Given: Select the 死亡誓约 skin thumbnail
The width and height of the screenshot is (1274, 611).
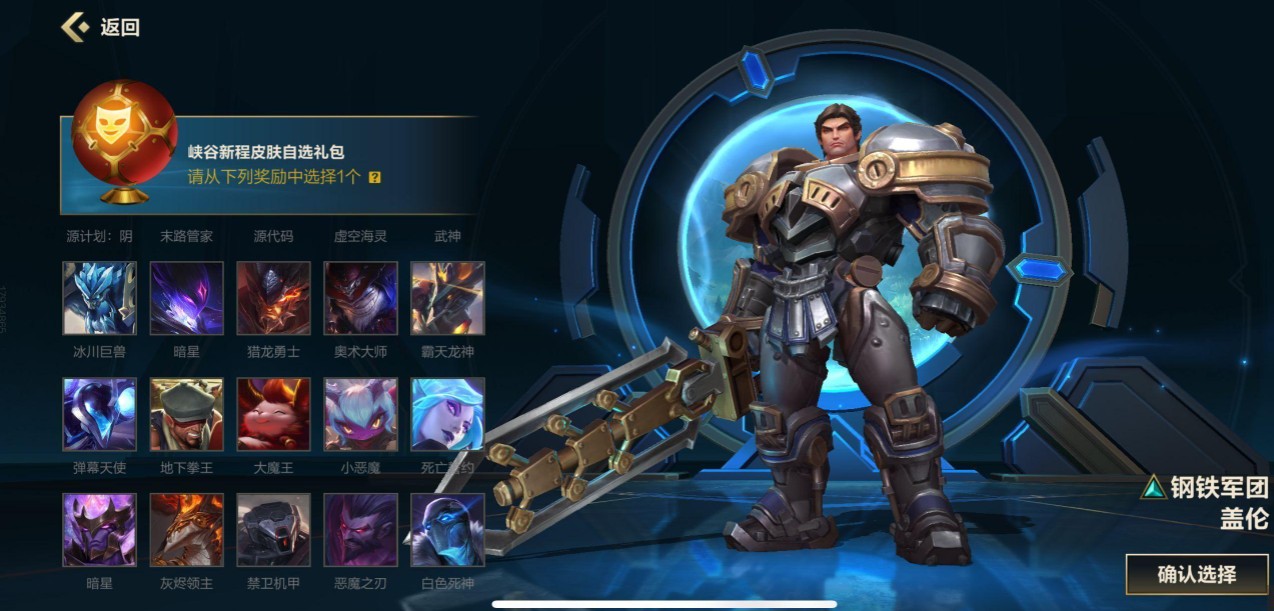Looking at the screenshot, I should (x=448, y=414).
